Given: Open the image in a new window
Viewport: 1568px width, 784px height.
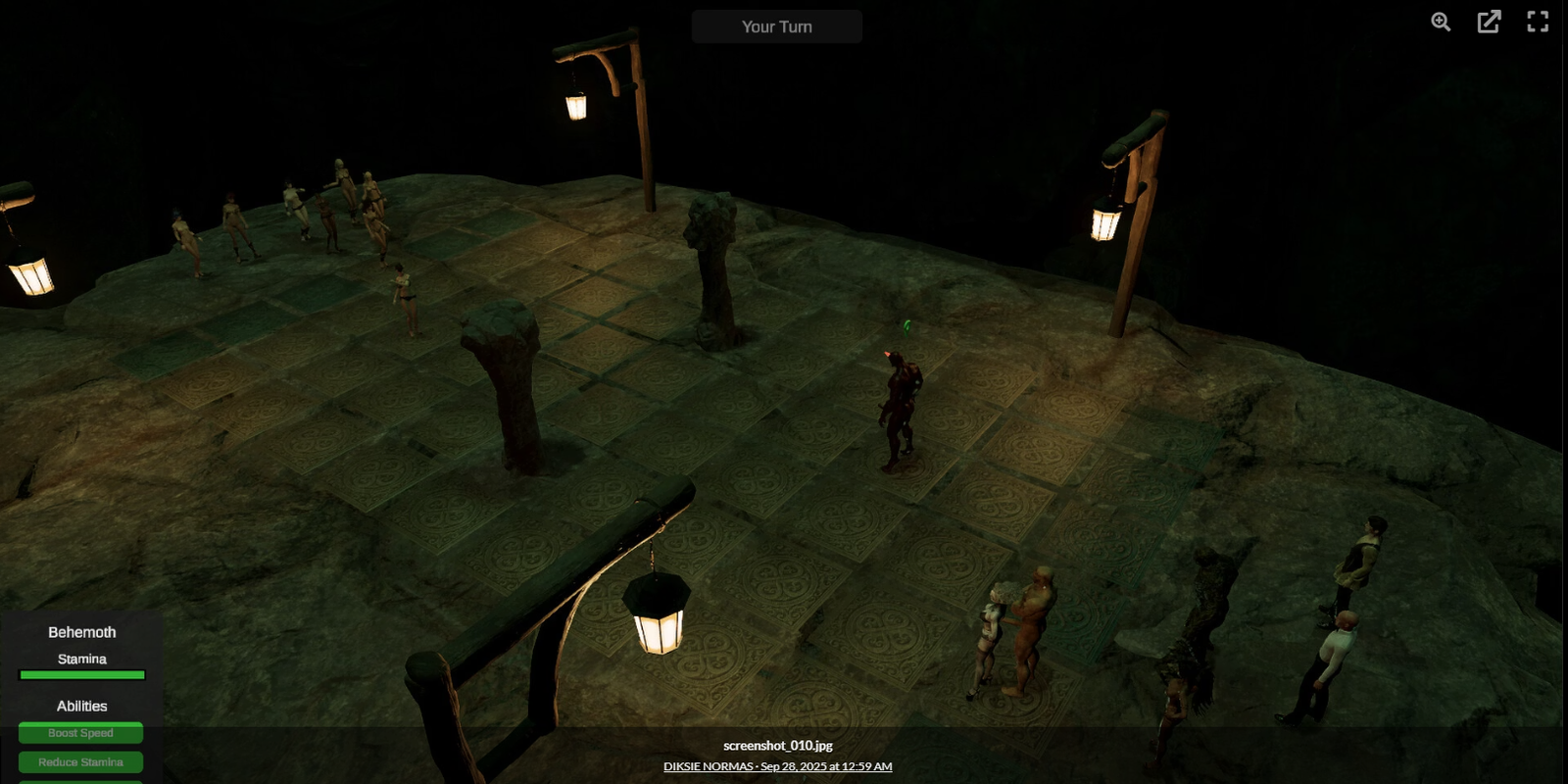Looking at the screenshot, I should [x=1489, y=22].
